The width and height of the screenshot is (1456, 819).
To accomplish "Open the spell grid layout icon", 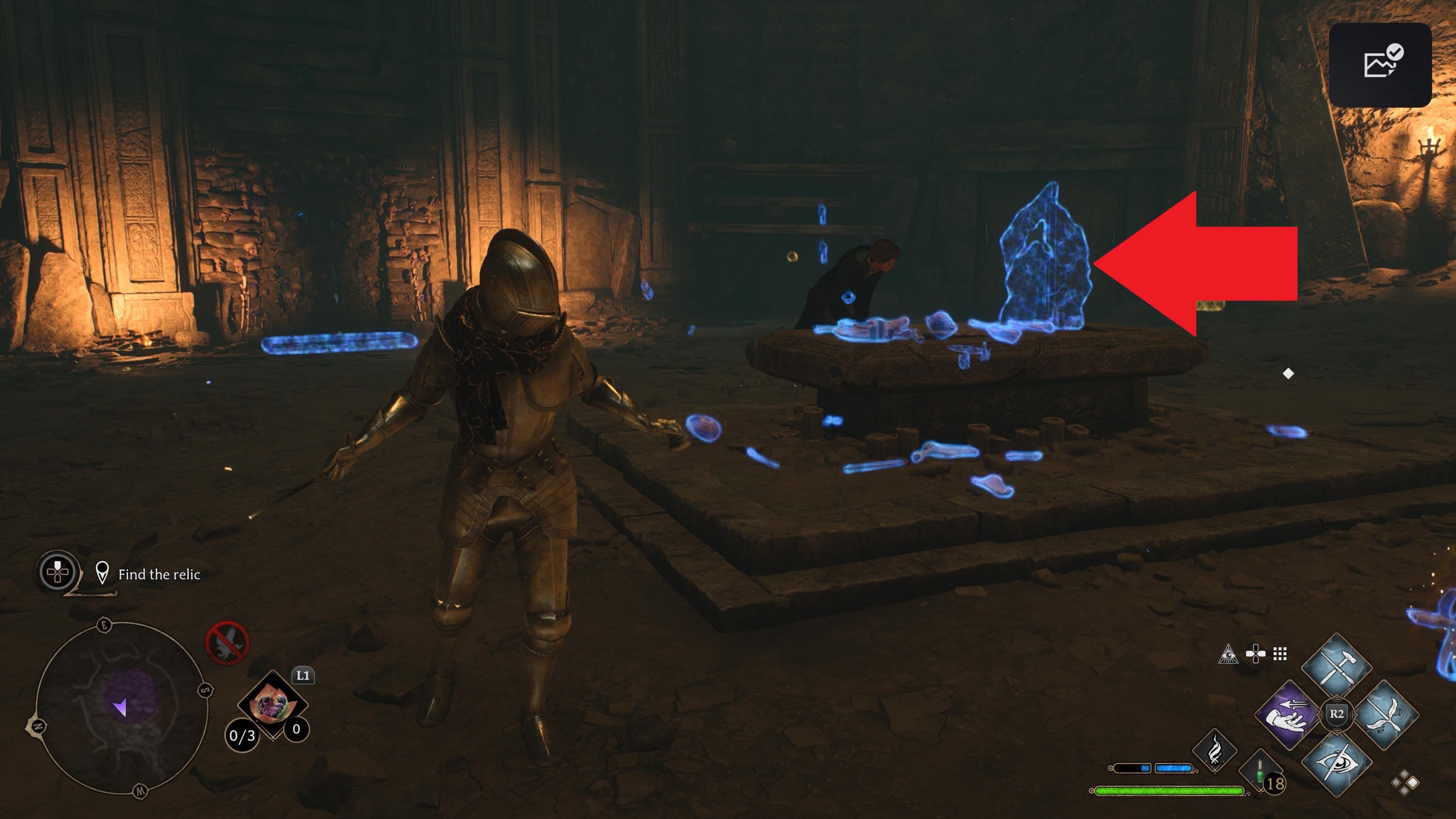I will (1280, 654).
